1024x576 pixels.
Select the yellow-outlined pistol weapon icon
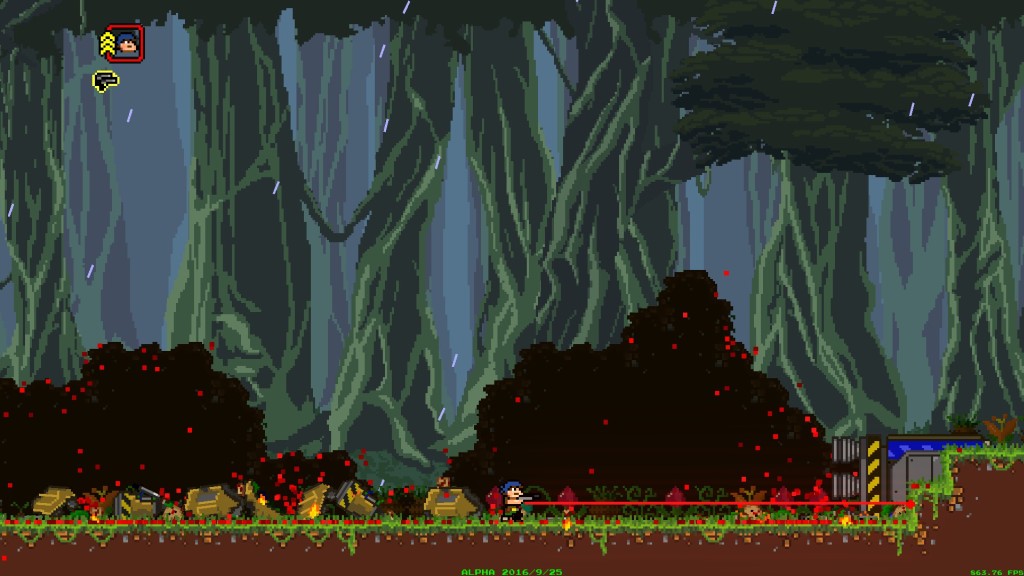point(105,81)
